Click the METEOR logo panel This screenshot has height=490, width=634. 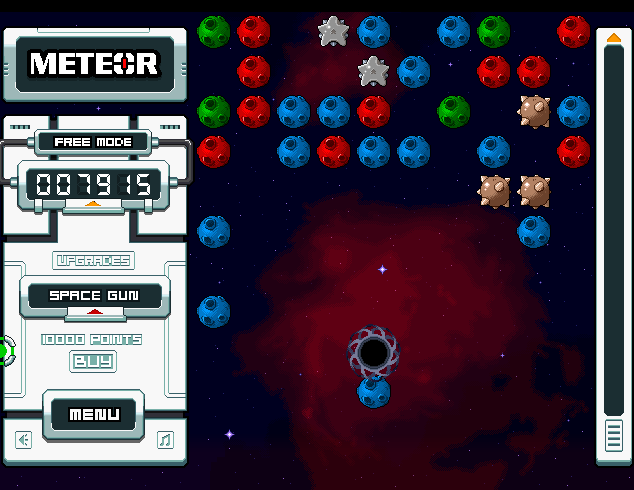pos(94,64)
